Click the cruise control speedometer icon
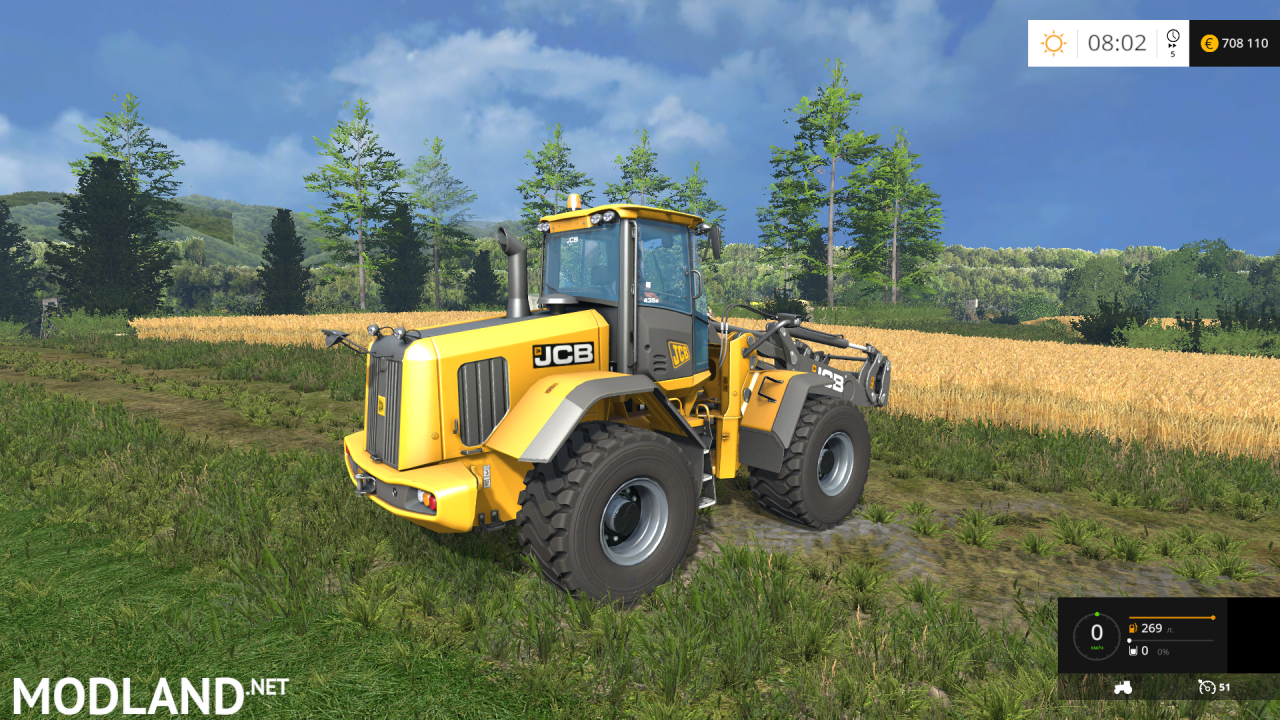1280x720 pixels. click(x=1206, y=687)
